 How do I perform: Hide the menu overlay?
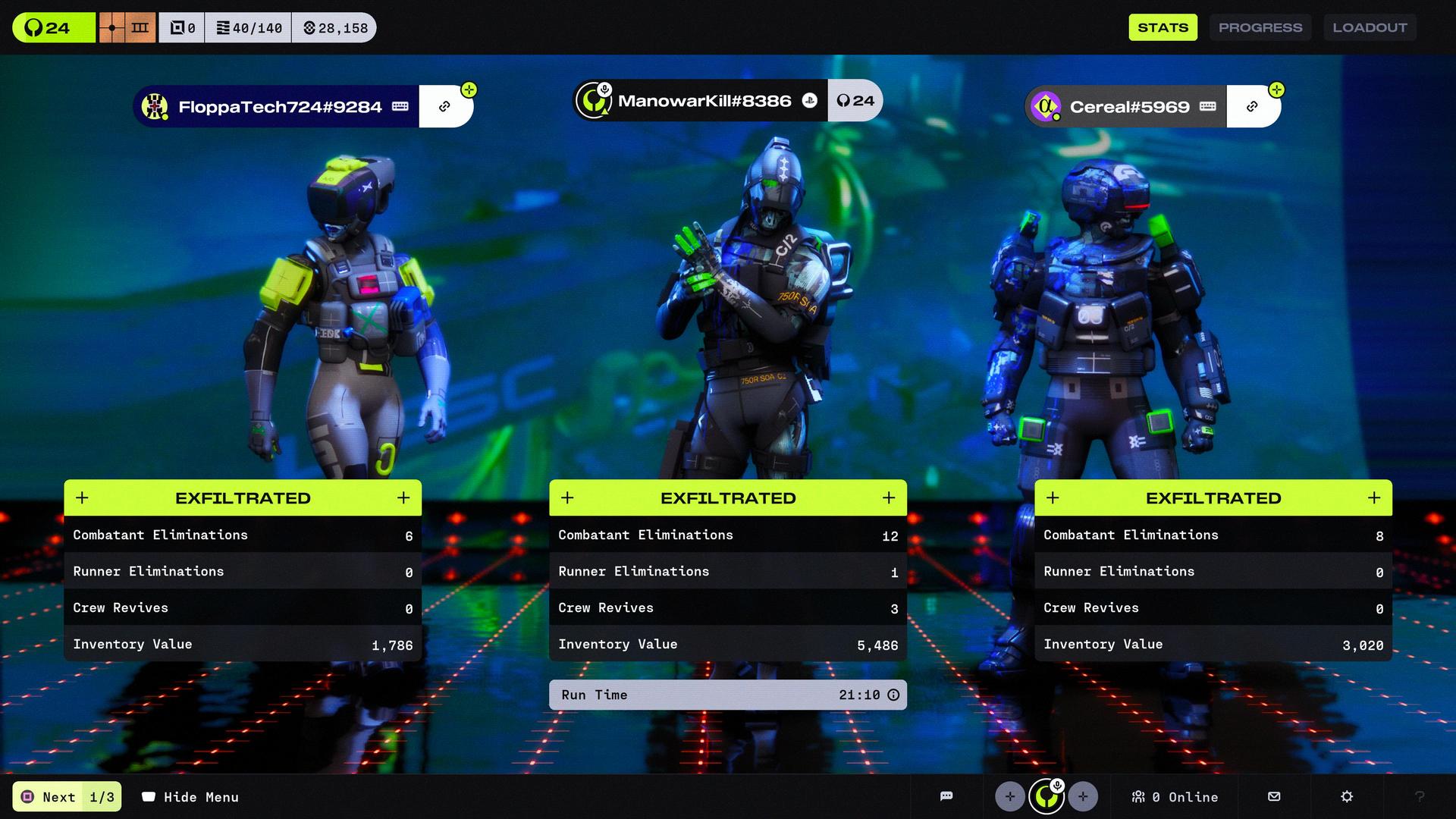[x=190, y=797]
